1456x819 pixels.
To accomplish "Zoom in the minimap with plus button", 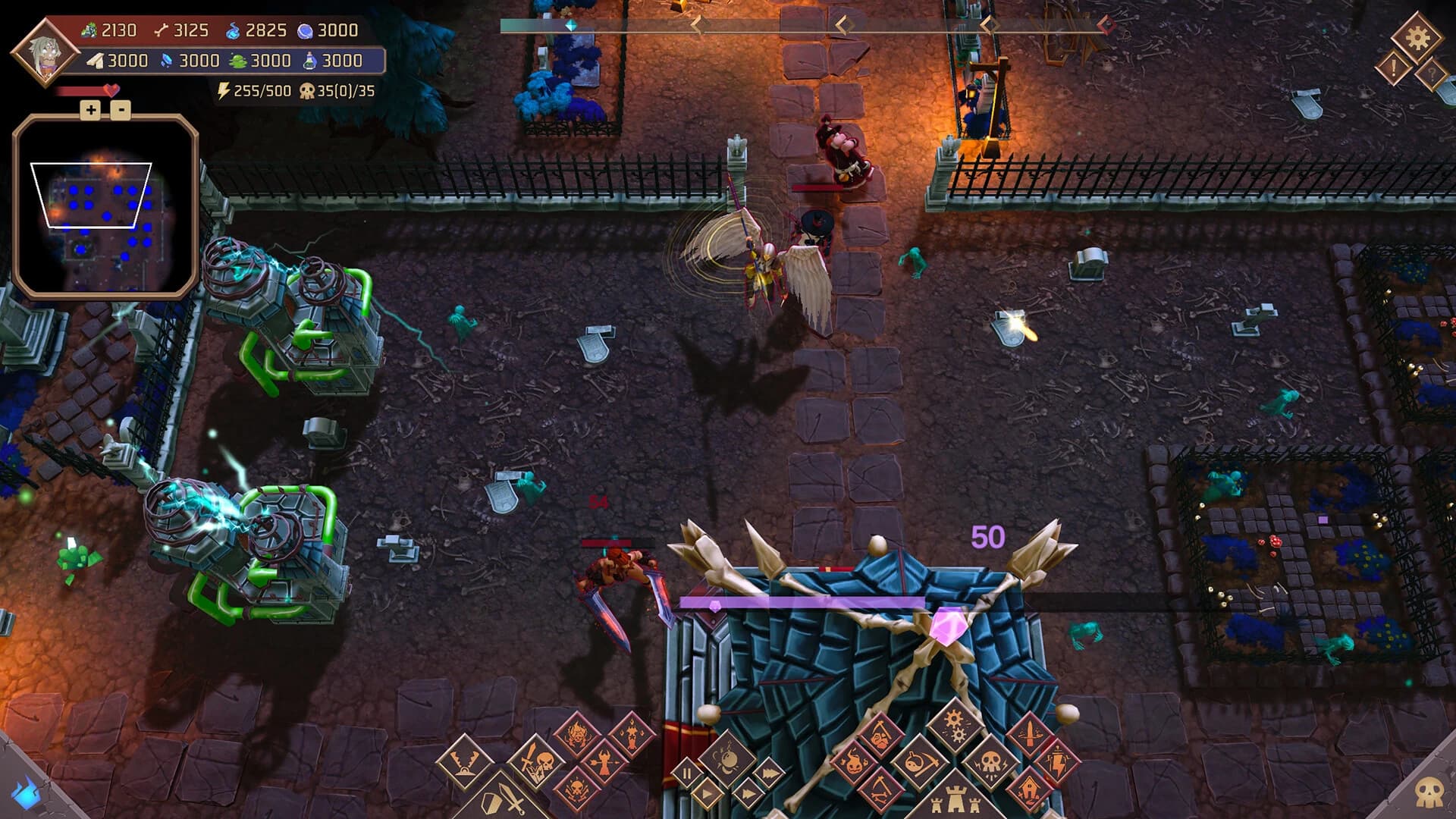I will [91, 110].
